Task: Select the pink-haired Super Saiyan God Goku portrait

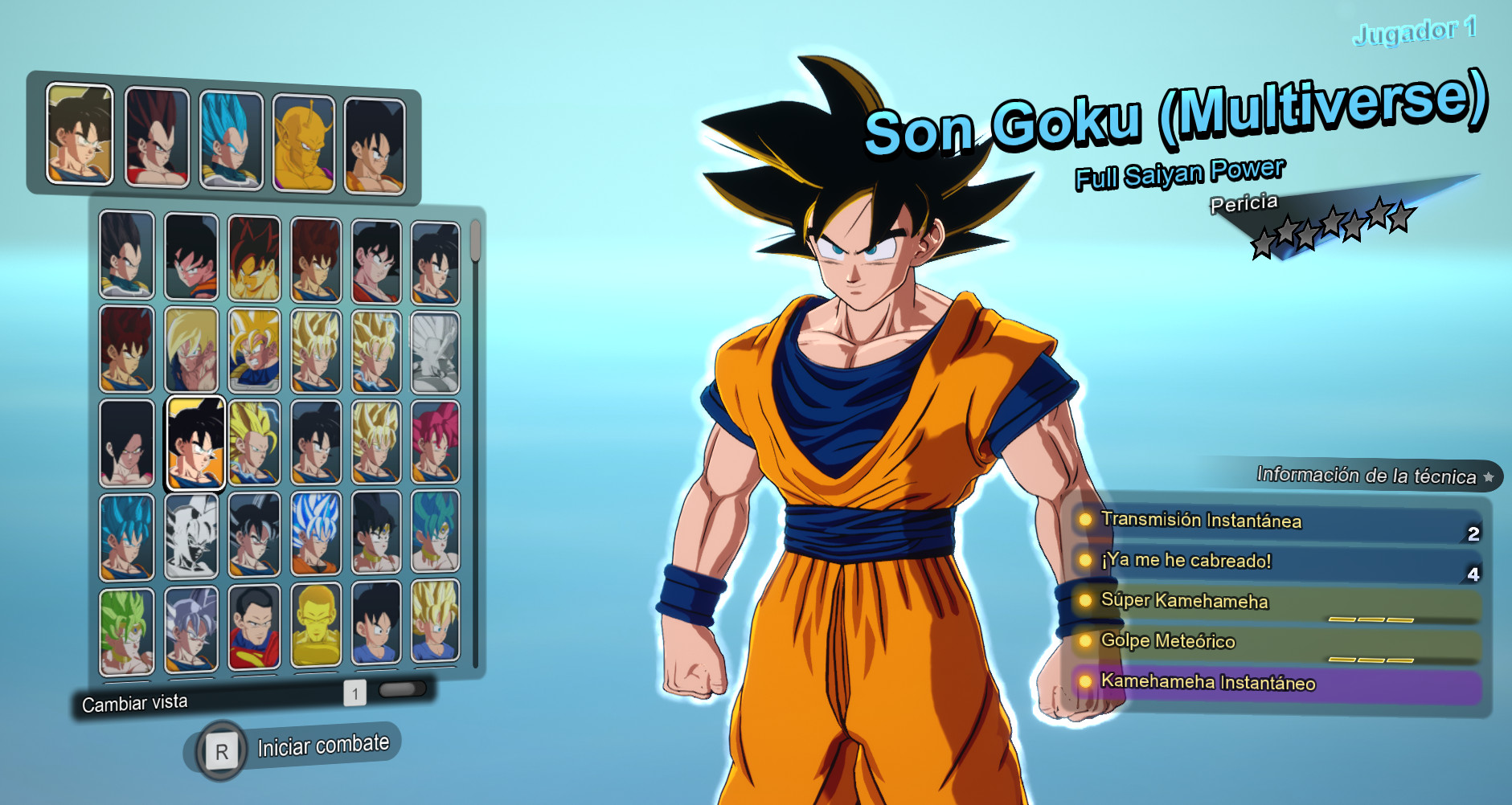Action: pos(434,440)
